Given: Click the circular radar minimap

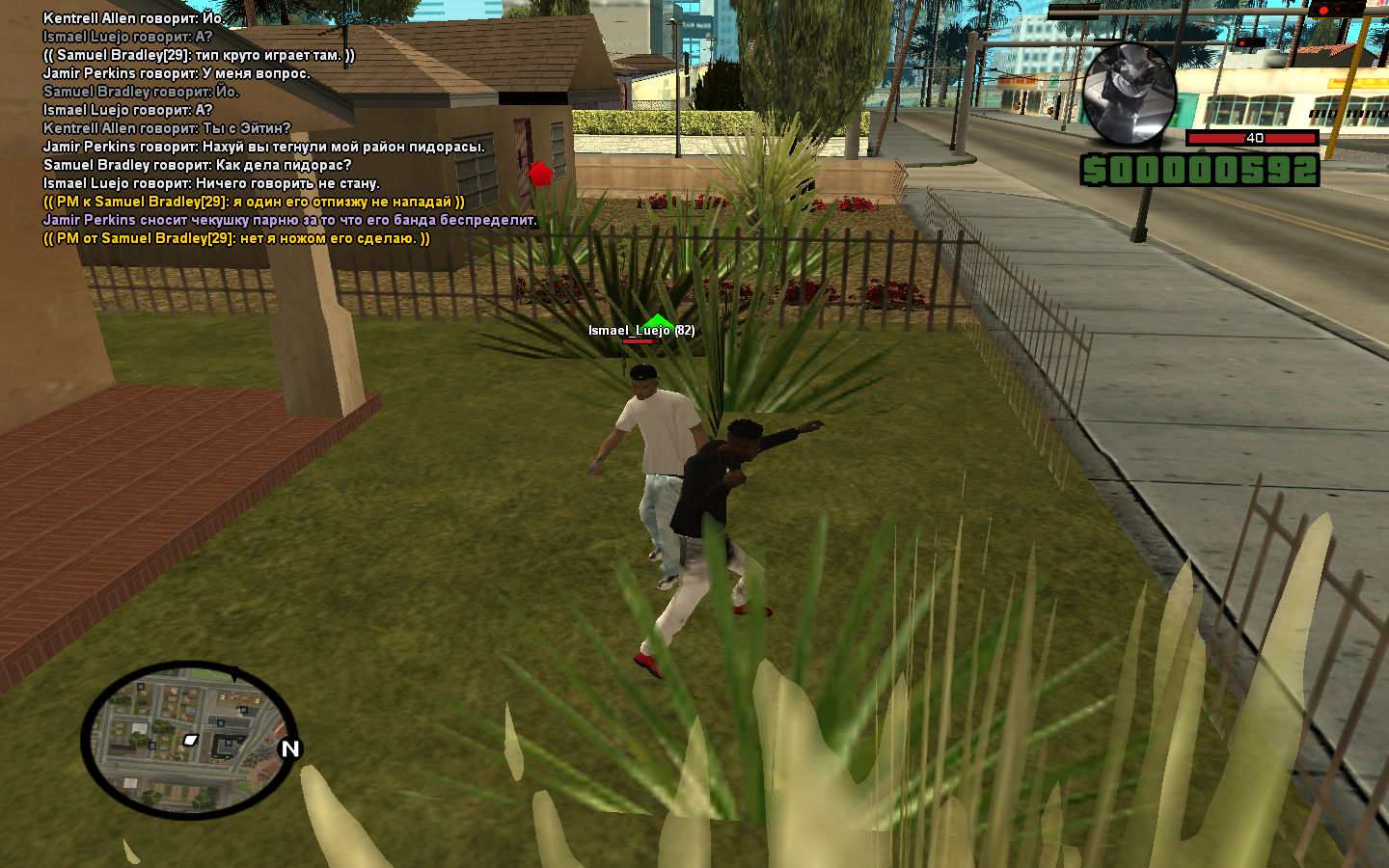Looking at the screenshot, I should [189, 740].
